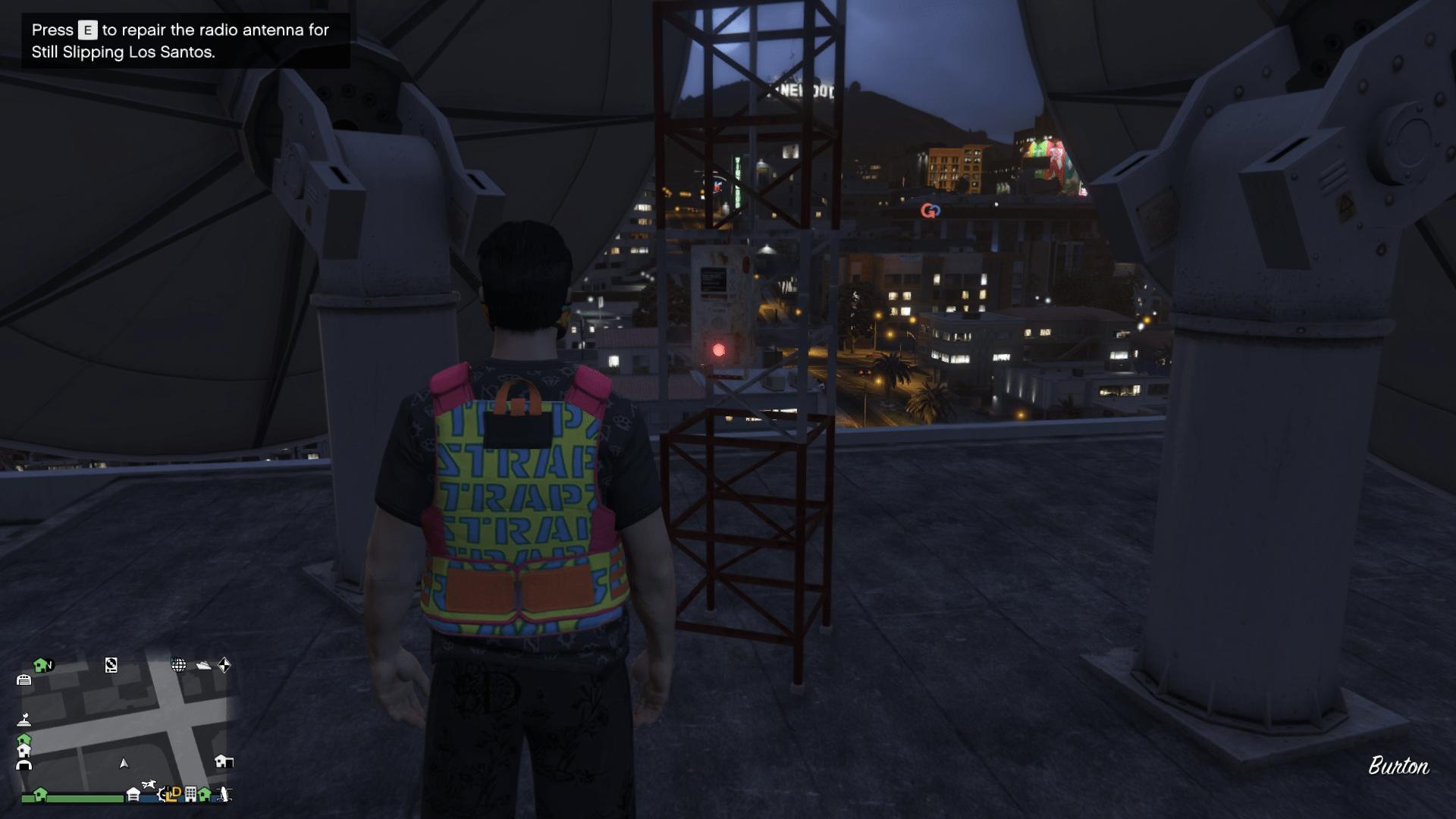Select the yellow LD blip on minimap
The width and height of the screenshot is (1456, 819).
click(174, 794)
